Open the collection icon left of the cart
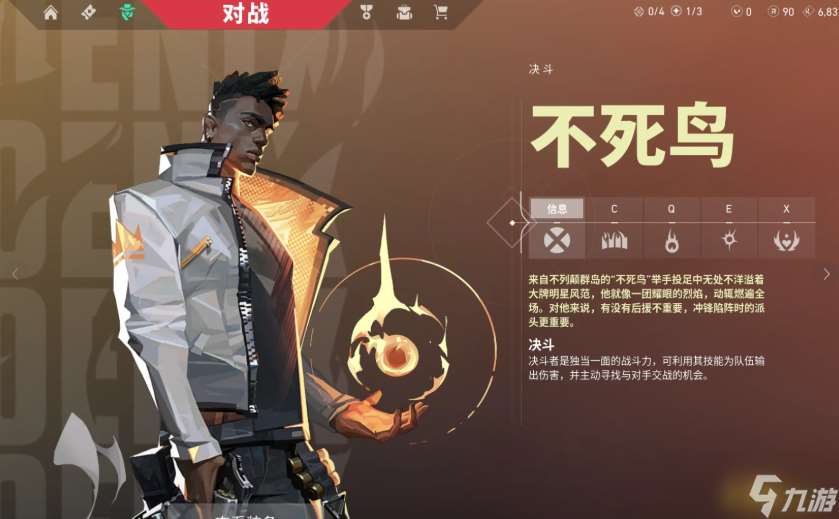839x519 pixels. pos(404,13)
